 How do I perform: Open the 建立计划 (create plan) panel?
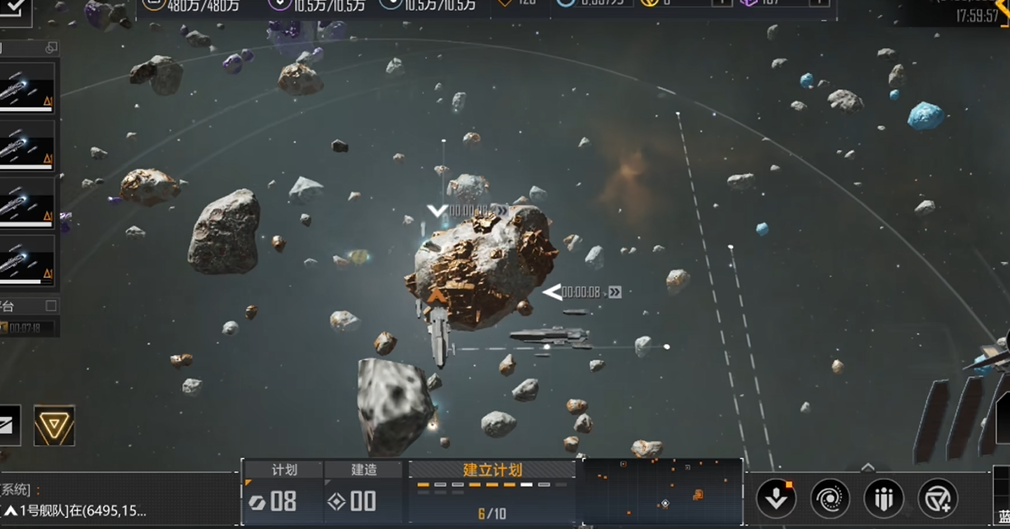coord(492,470)
